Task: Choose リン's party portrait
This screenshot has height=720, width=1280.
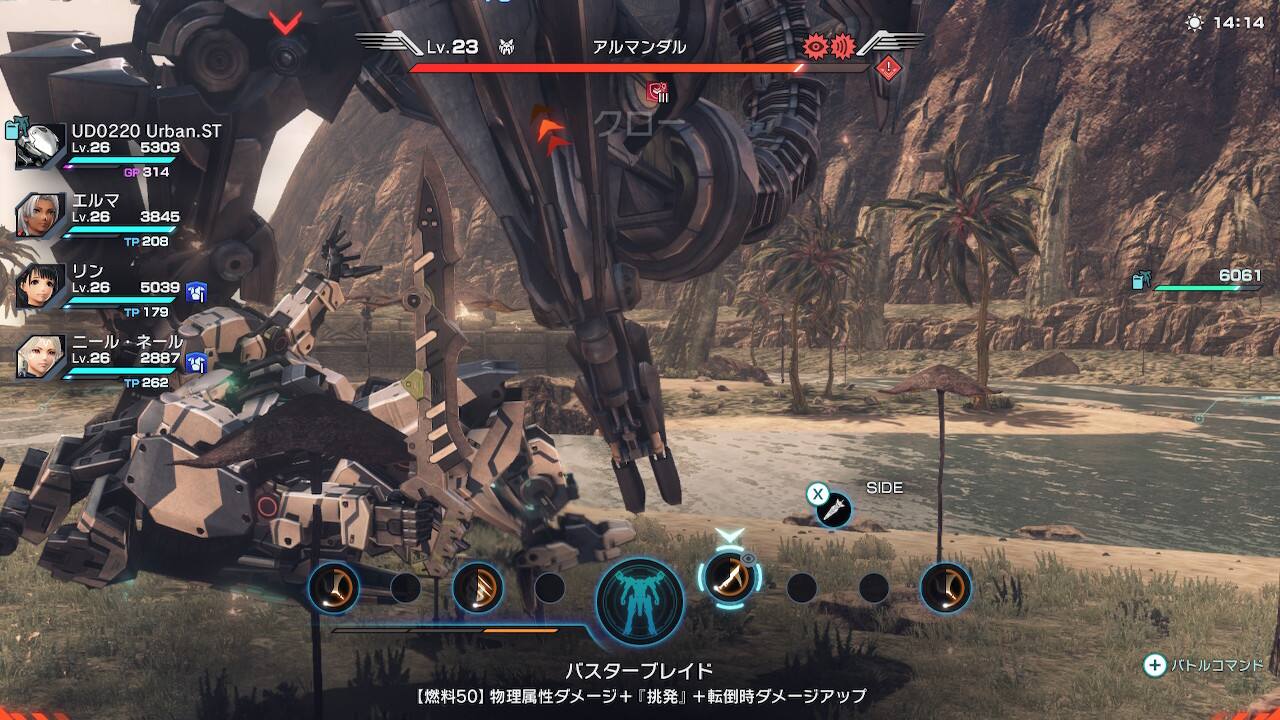Action: click(41, 287)
